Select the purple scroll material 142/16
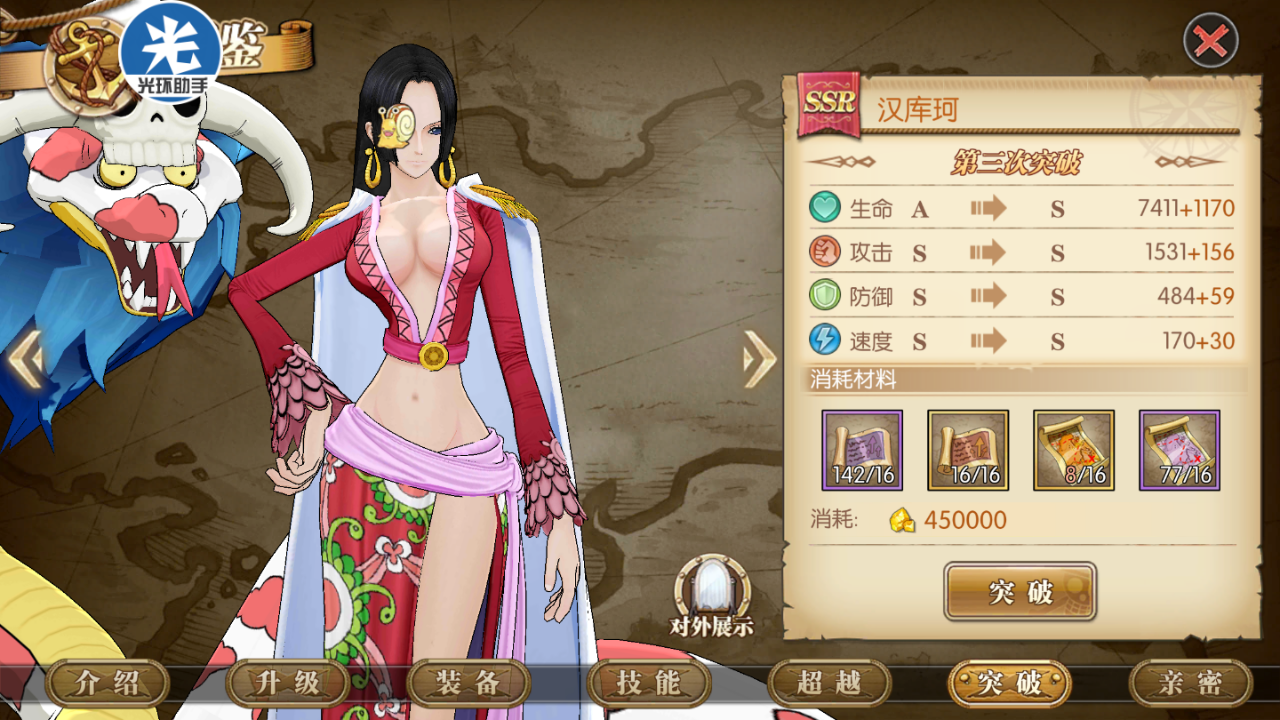 click(x=862, y=450)
